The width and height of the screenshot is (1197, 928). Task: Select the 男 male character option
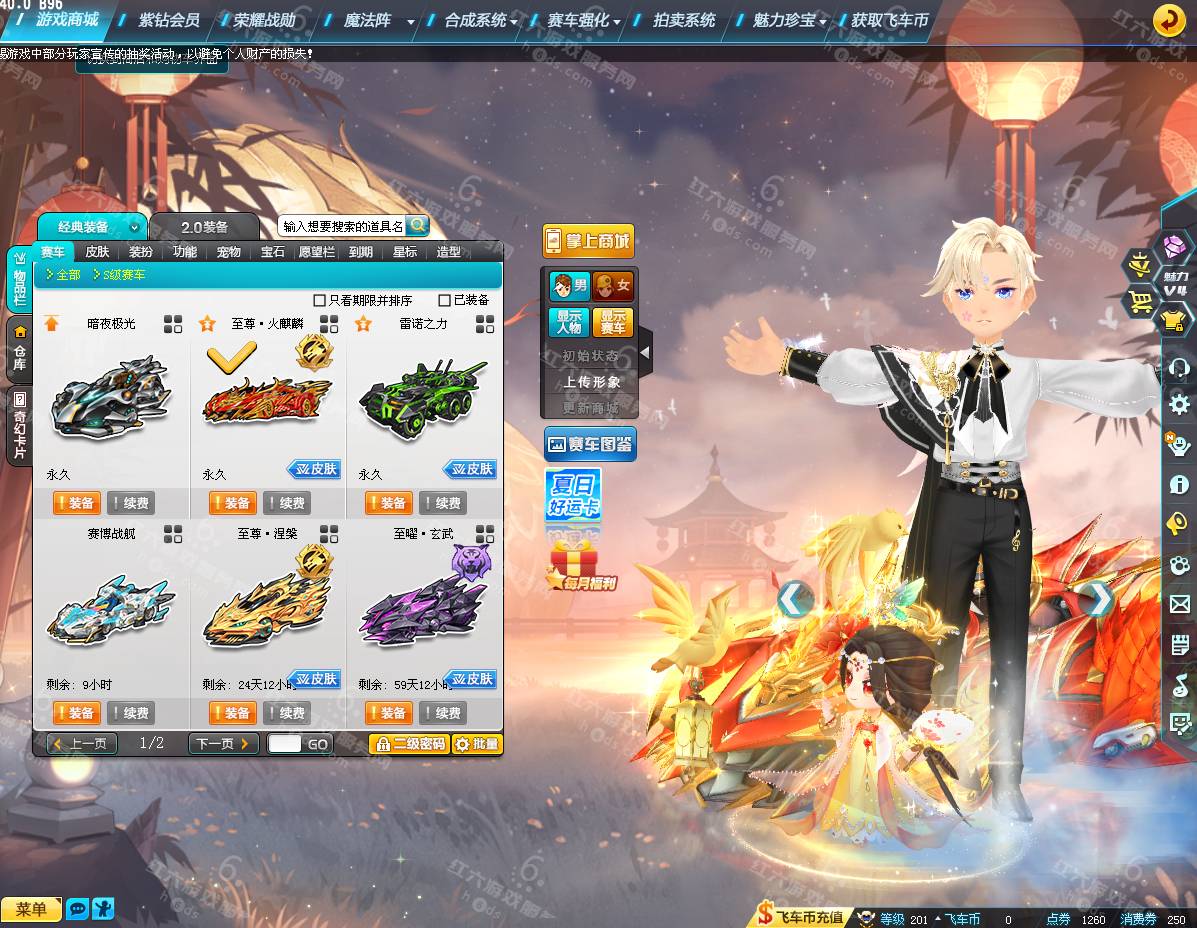tap(569, 287)
